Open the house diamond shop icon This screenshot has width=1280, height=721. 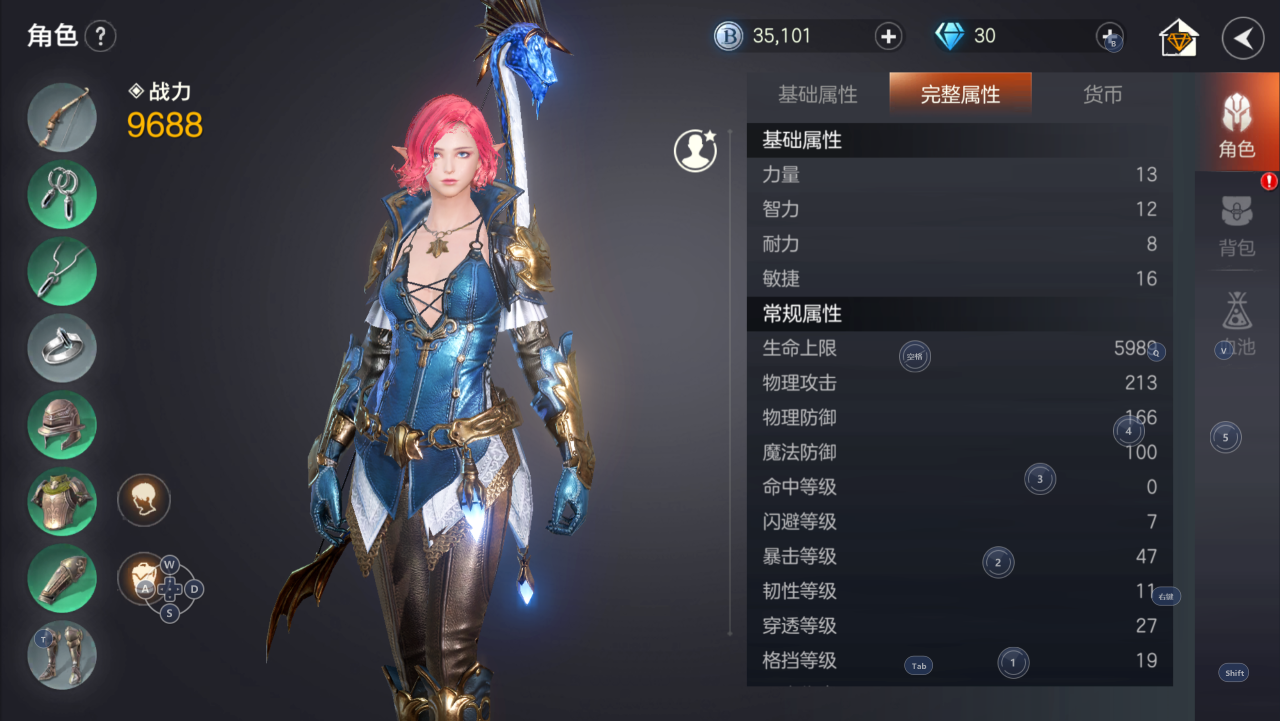pos(1179,38)
